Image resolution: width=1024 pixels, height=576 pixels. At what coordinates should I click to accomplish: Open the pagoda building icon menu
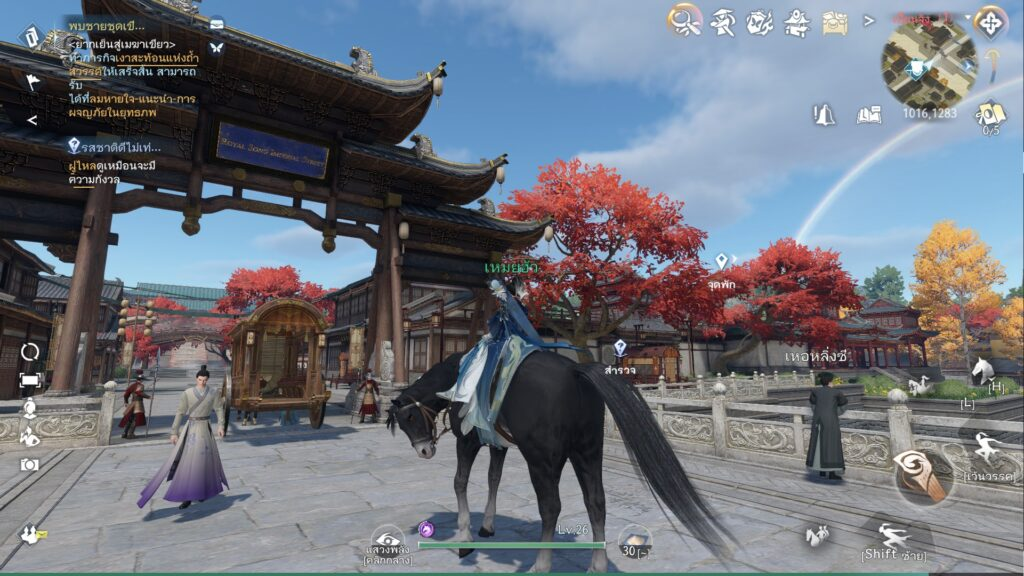point(797,21)
